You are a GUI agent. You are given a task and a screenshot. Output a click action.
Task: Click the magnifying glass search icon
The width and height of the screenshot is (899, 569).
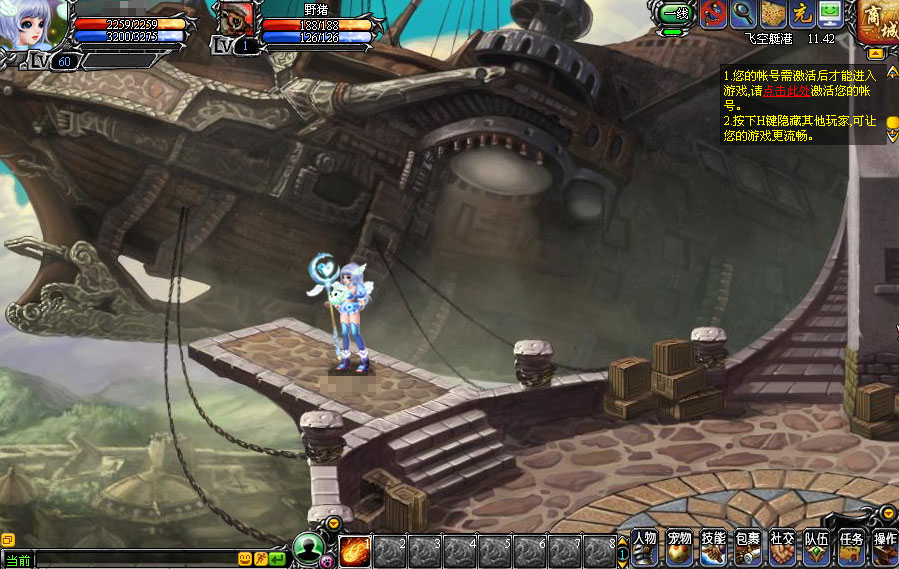coord(743,14)
